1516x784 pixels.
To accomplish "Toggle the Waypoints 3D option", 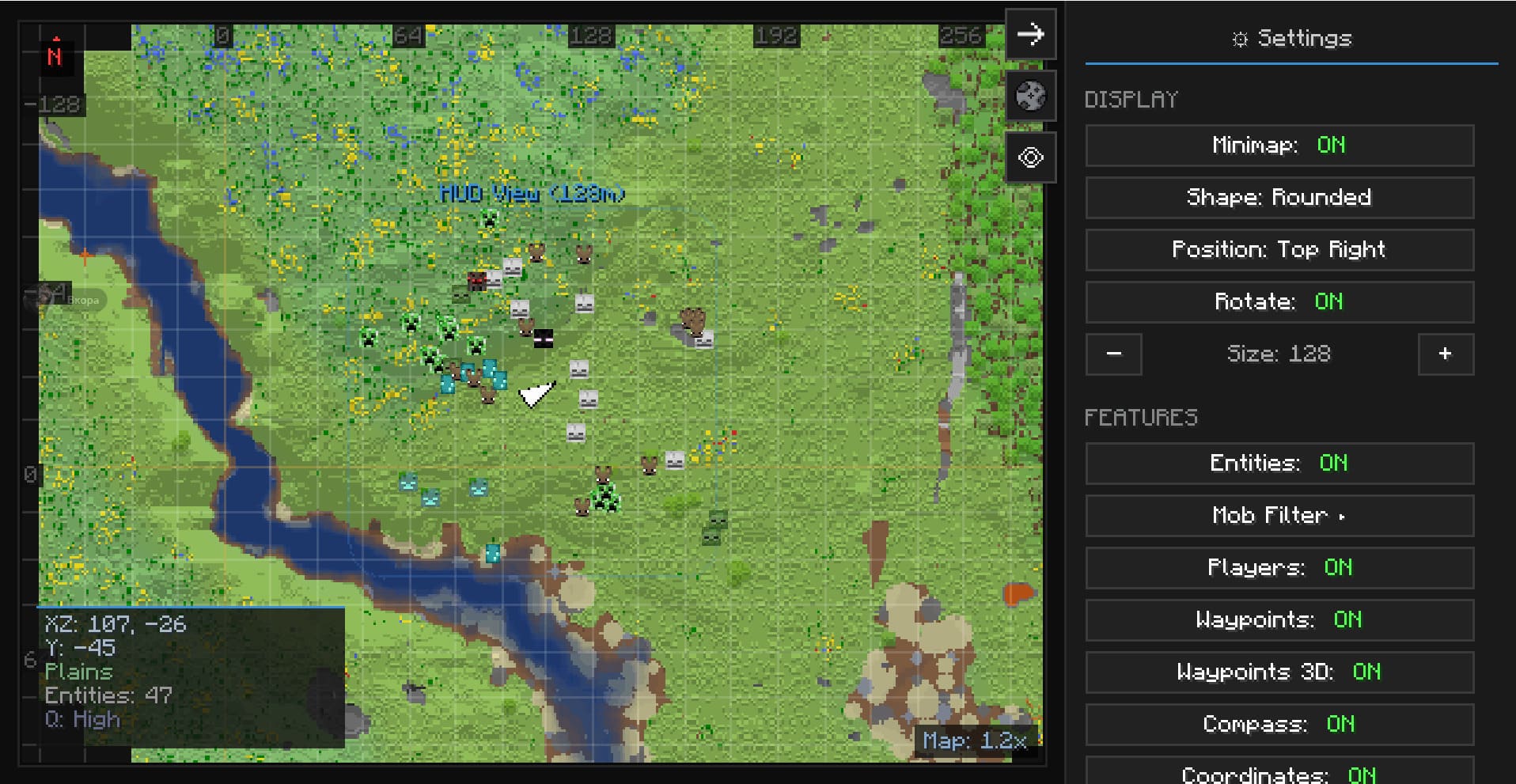I will coord(1279,672).
